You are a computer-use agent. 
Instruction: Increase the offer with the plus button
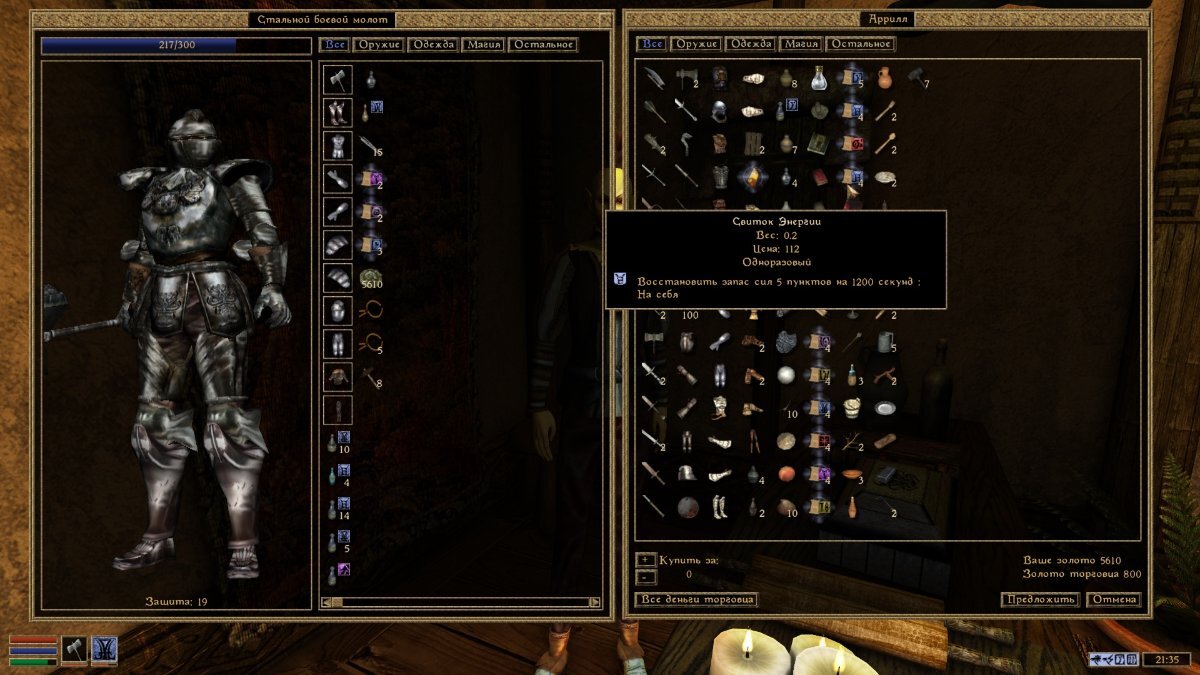645,560
